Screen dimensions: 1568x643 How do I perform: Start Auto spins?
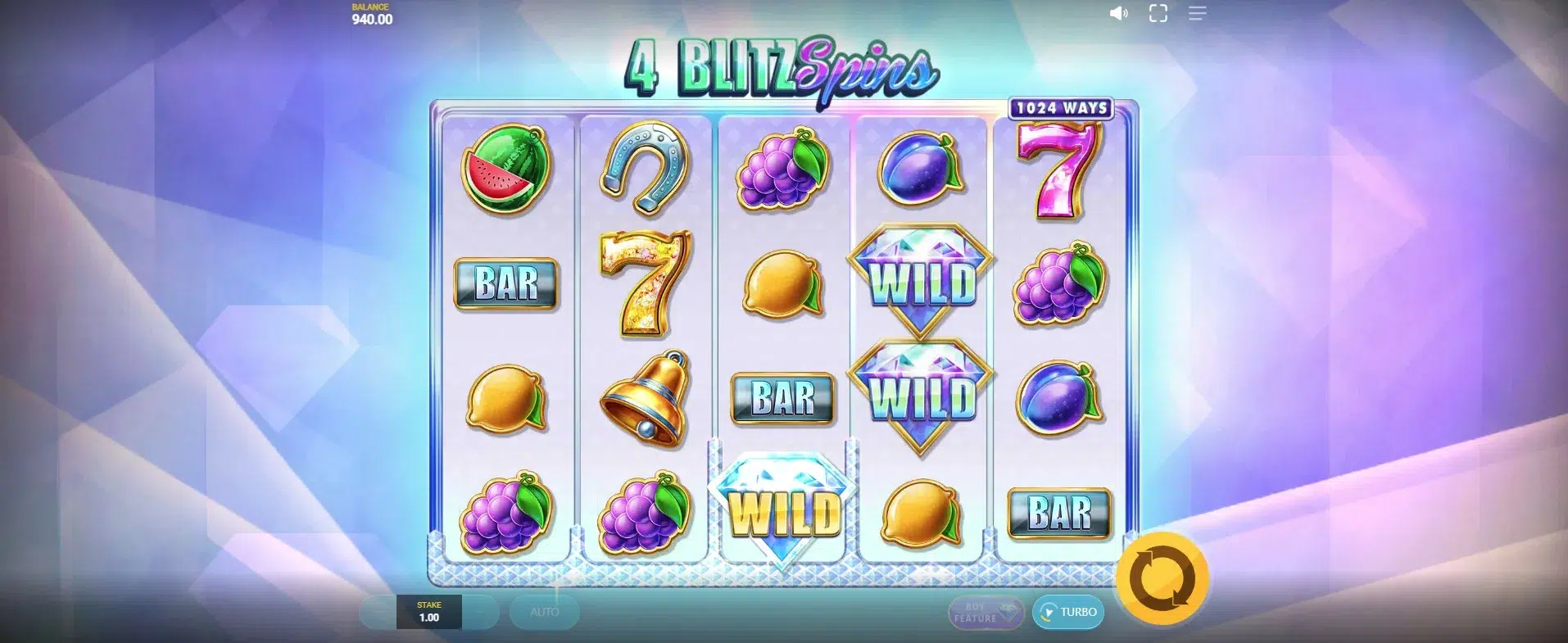pos(544,612)
